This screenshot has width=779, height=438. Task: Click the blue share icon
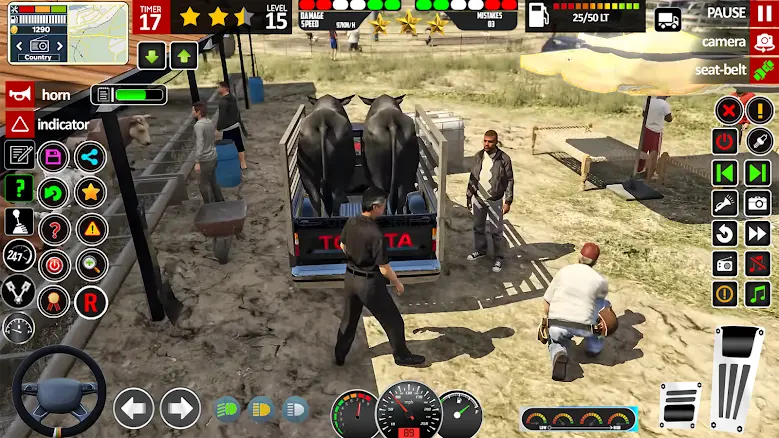pos(90,156)
